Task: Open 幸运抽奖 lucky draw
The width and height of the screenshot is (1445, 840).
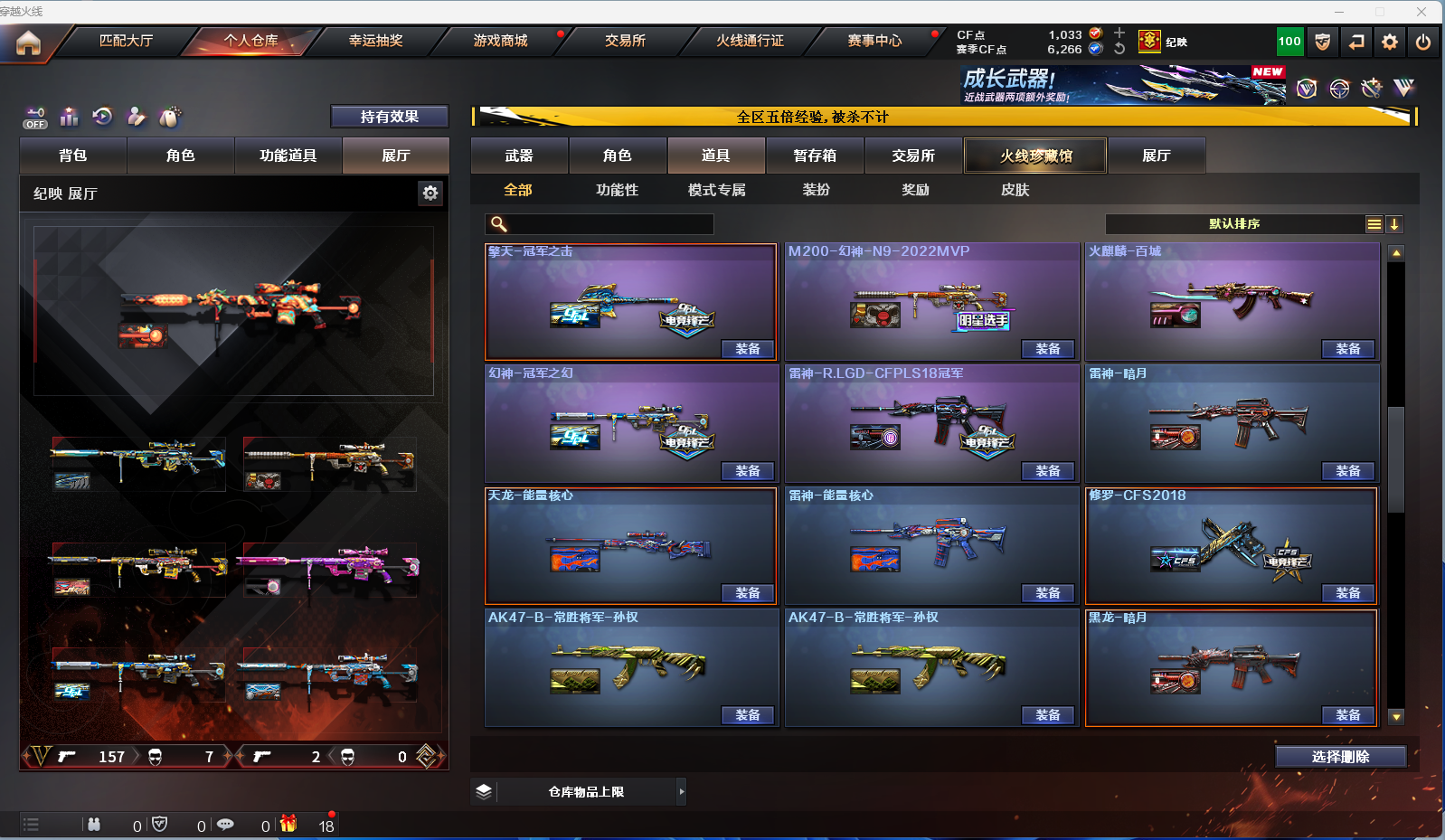Action: coord(375,41)
